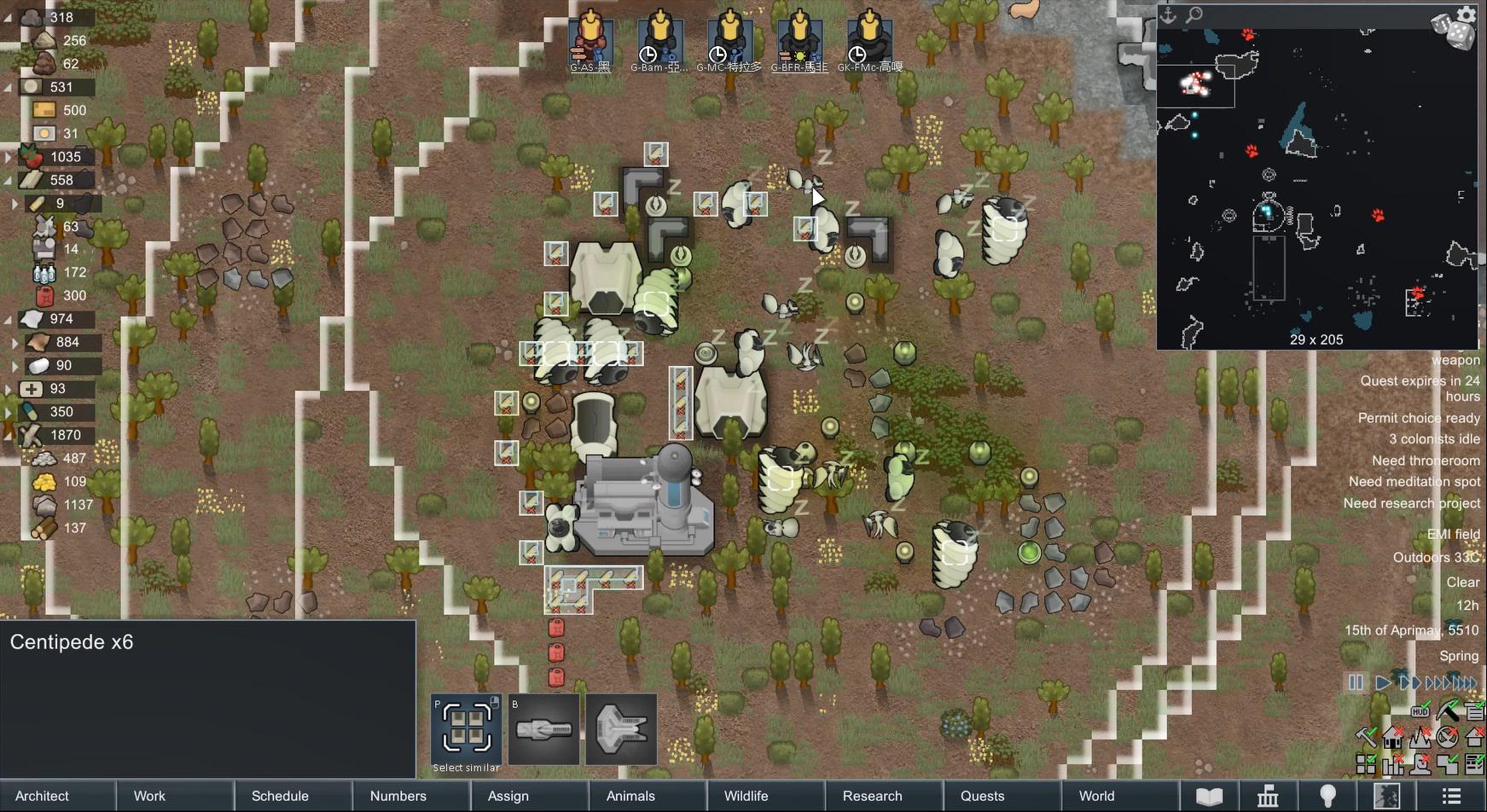Screen dimensions: 1487x812
Task: Expand the food category showing 1035
Action: [9, 157]
